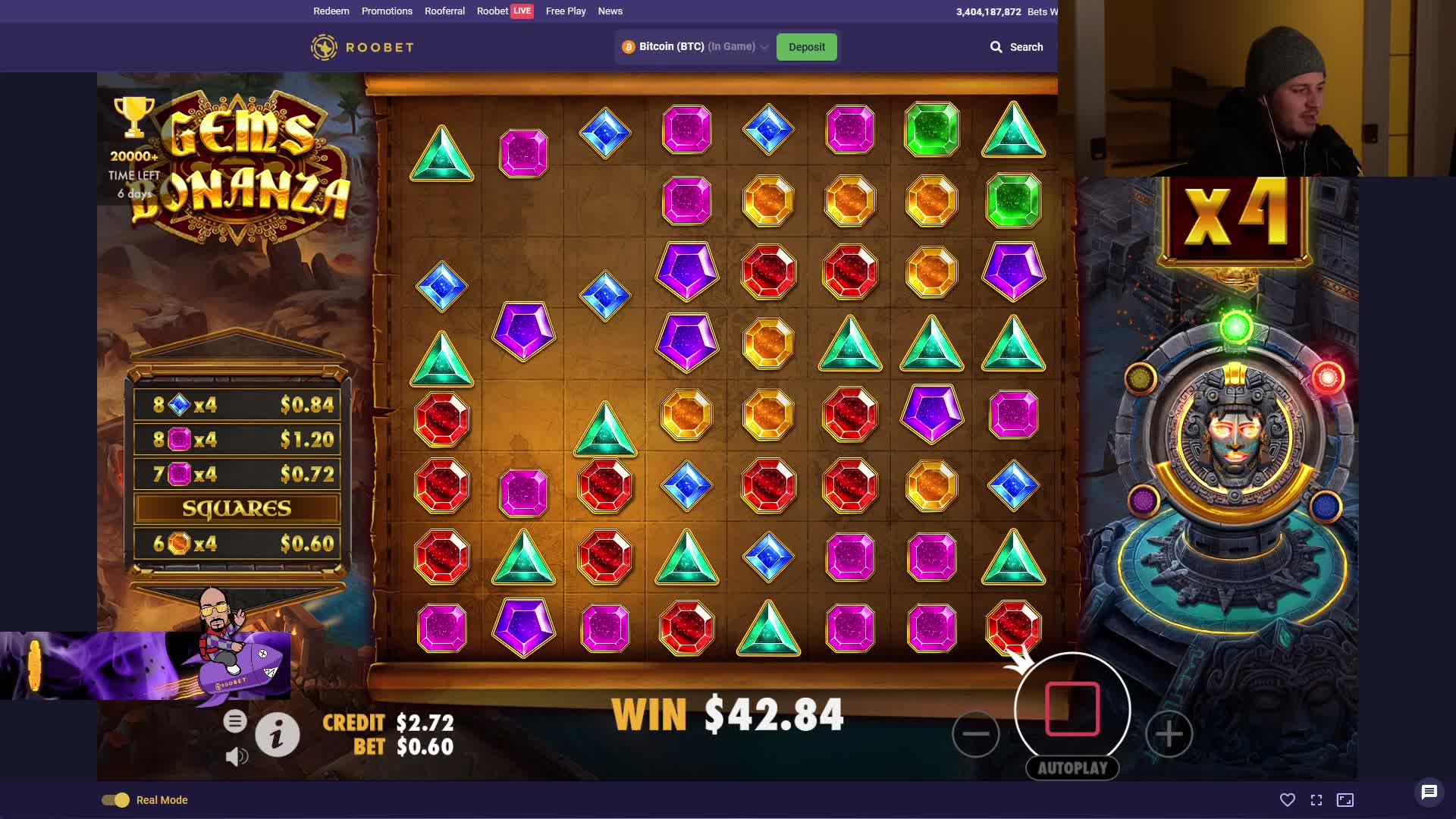Open the Free Play link
Viewport: 1456px width, 819px height.
[x=566, y=11]
